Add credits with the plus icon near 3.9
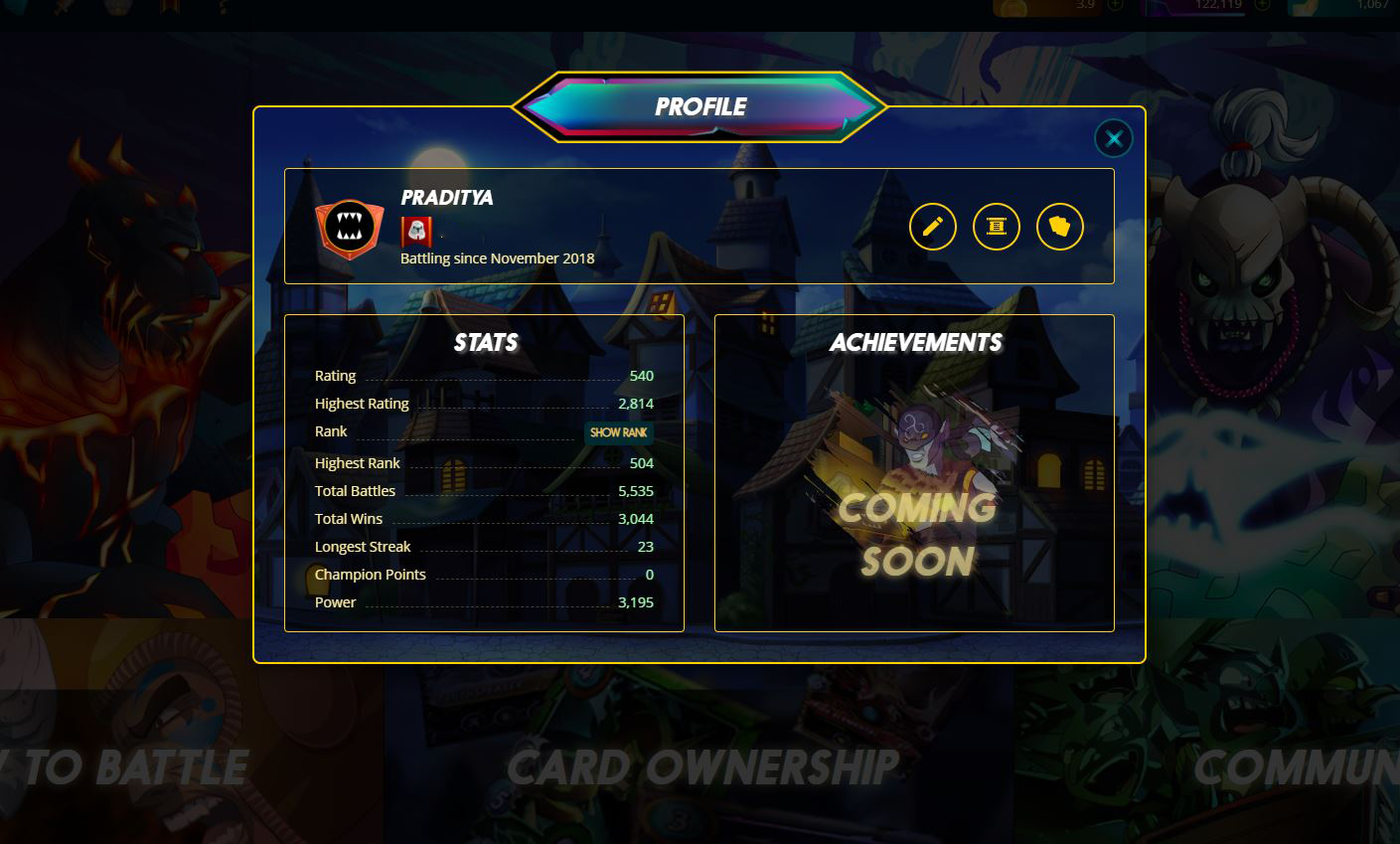This screenshot has width=1400, height=844. (1114, 7)
